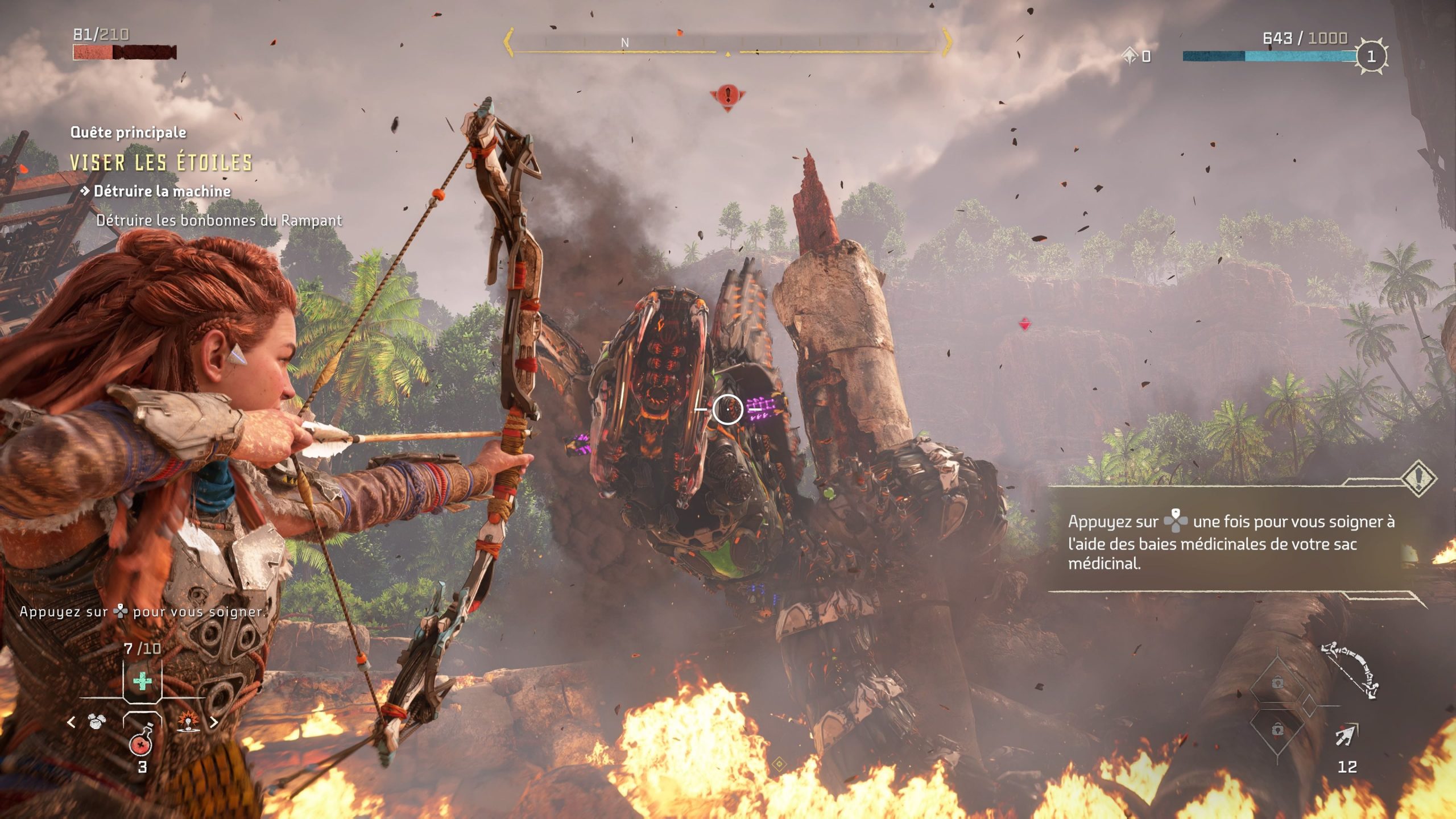Viewport: 1456px width, 819px height.
Task: Open the Quête principale heading
Action: click(x=128, y=132)
